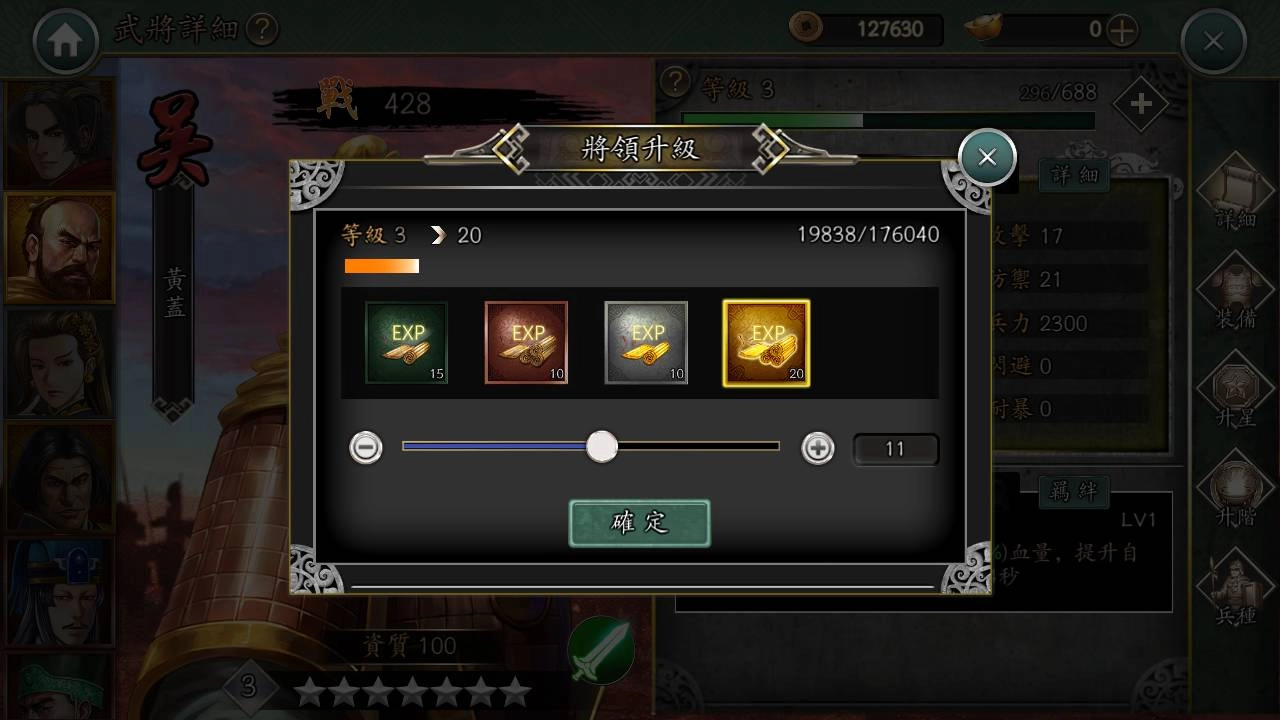The image size is (1280, 720).
Task: Select the silver EXP scroll item
Action: pos(646,343)
